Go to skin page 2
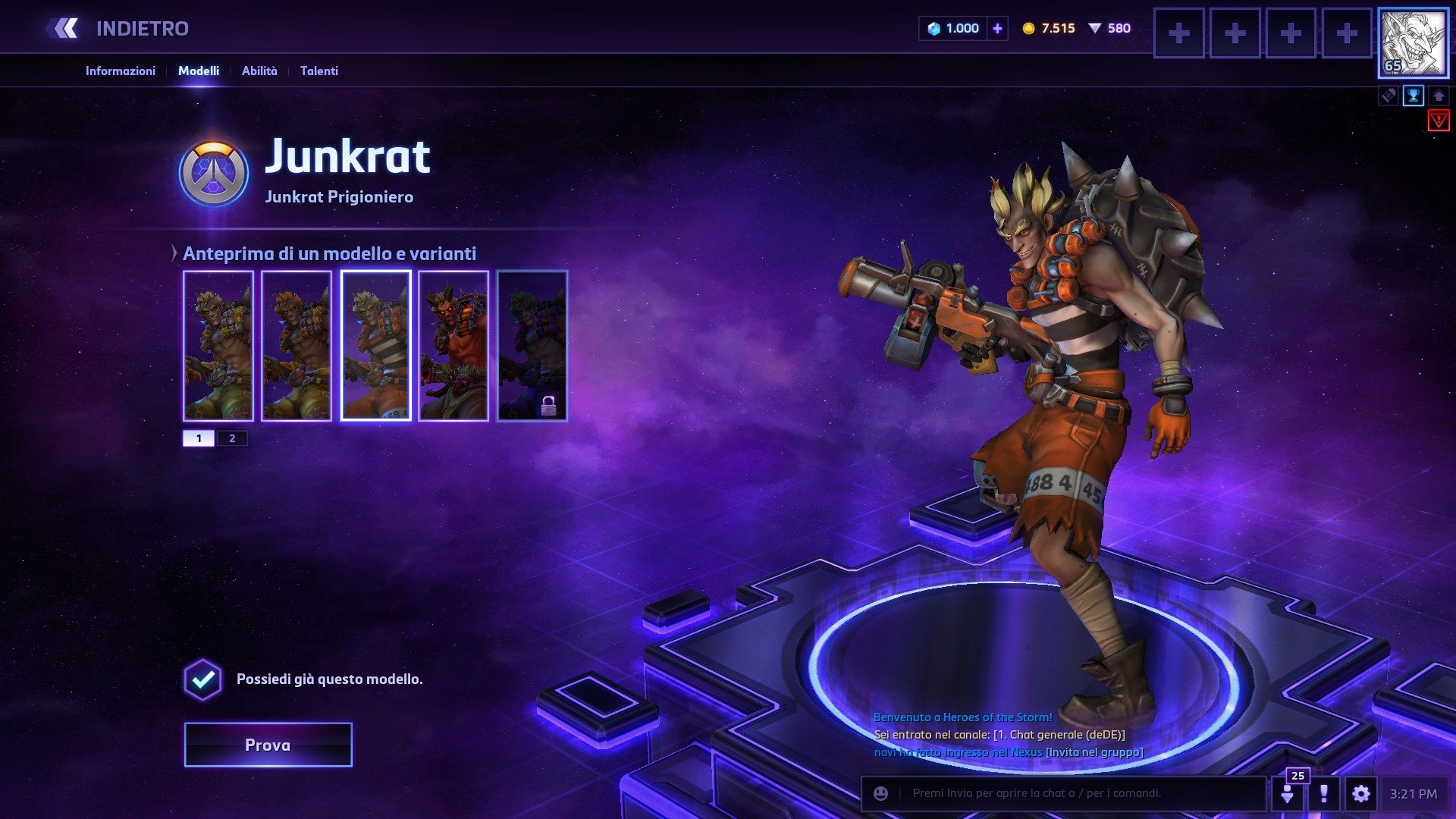 click(232, 438)
